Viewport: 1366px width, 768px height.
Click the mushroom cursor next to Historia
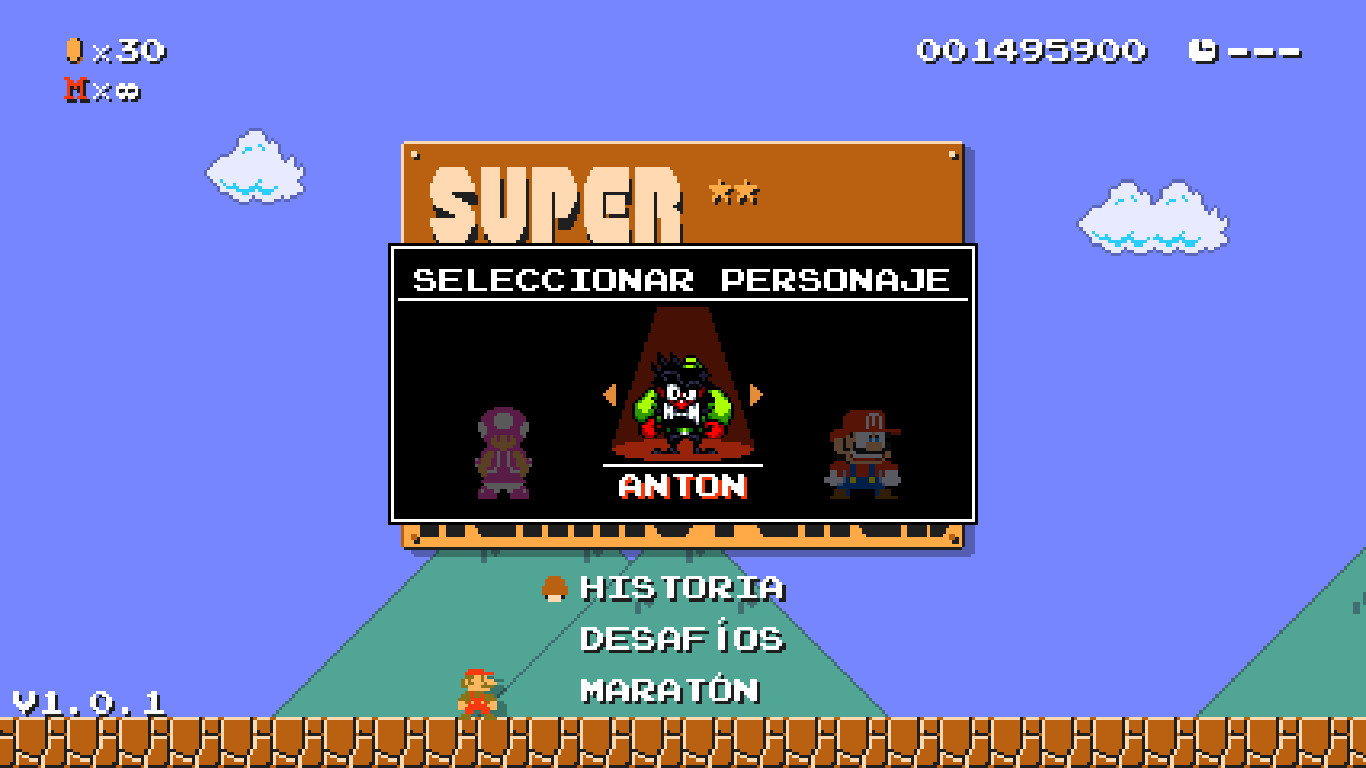pyautogui.click(x=552, y=589)
